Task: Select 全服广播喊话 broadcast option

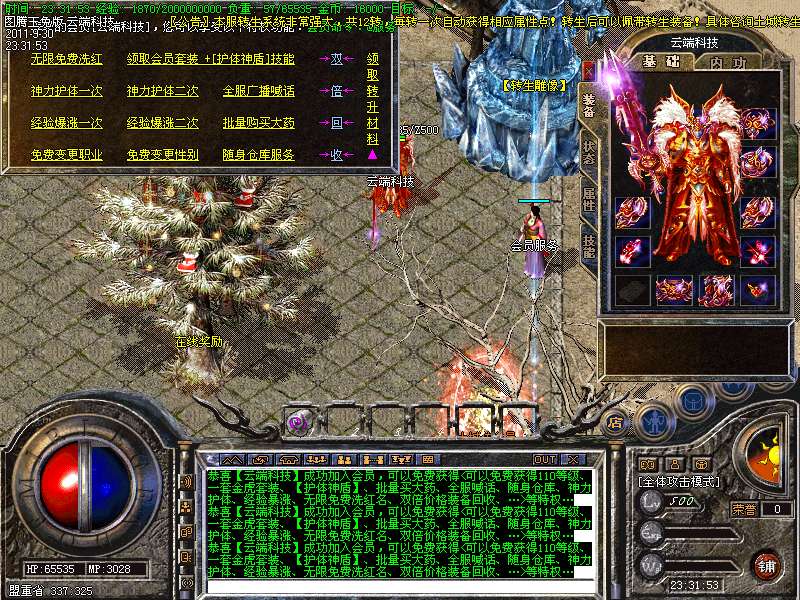Action: tap(258, 91)
